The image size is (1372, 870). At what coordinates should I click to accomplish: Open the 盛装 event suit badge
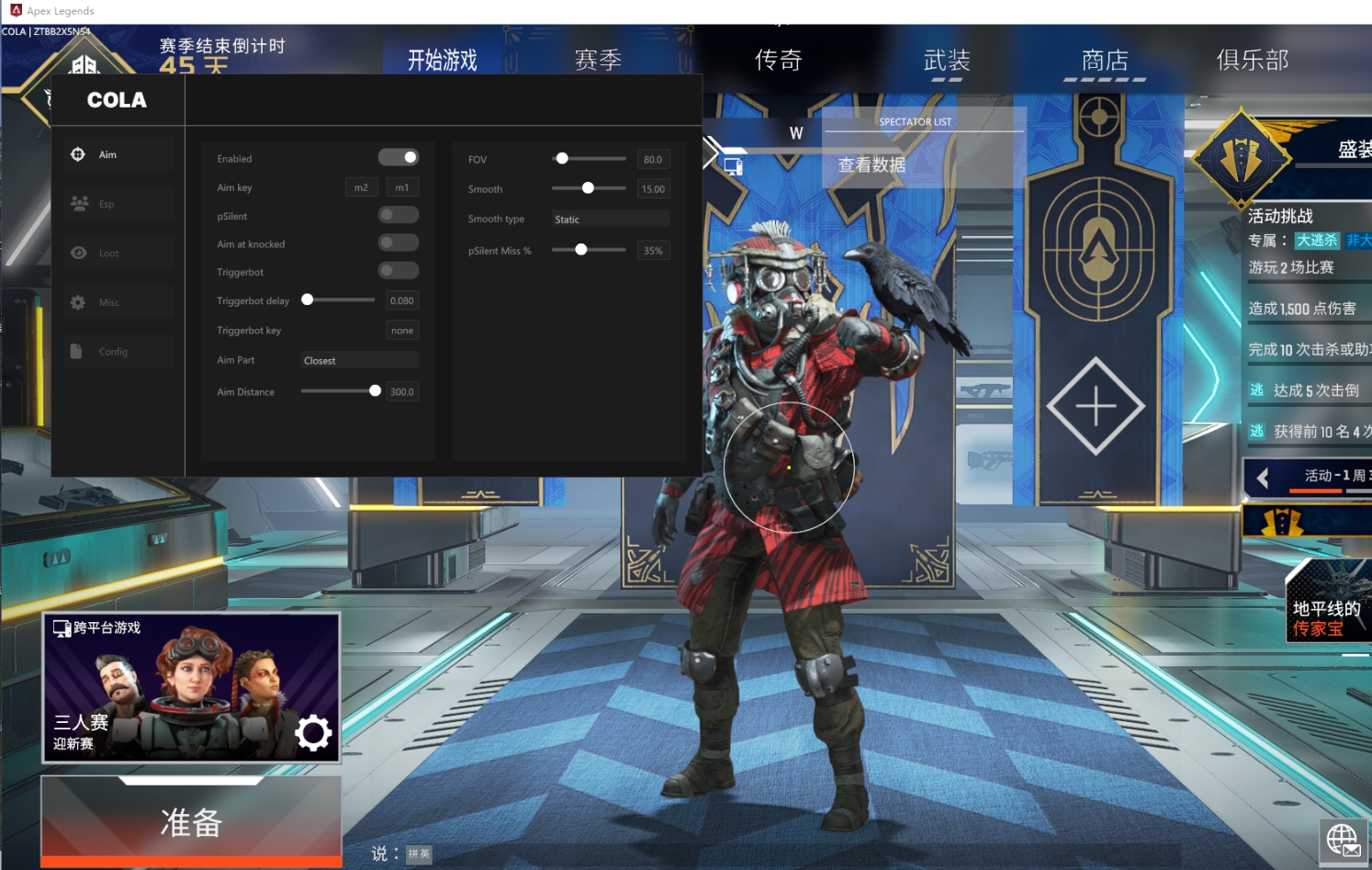(x=1242, y=159)
